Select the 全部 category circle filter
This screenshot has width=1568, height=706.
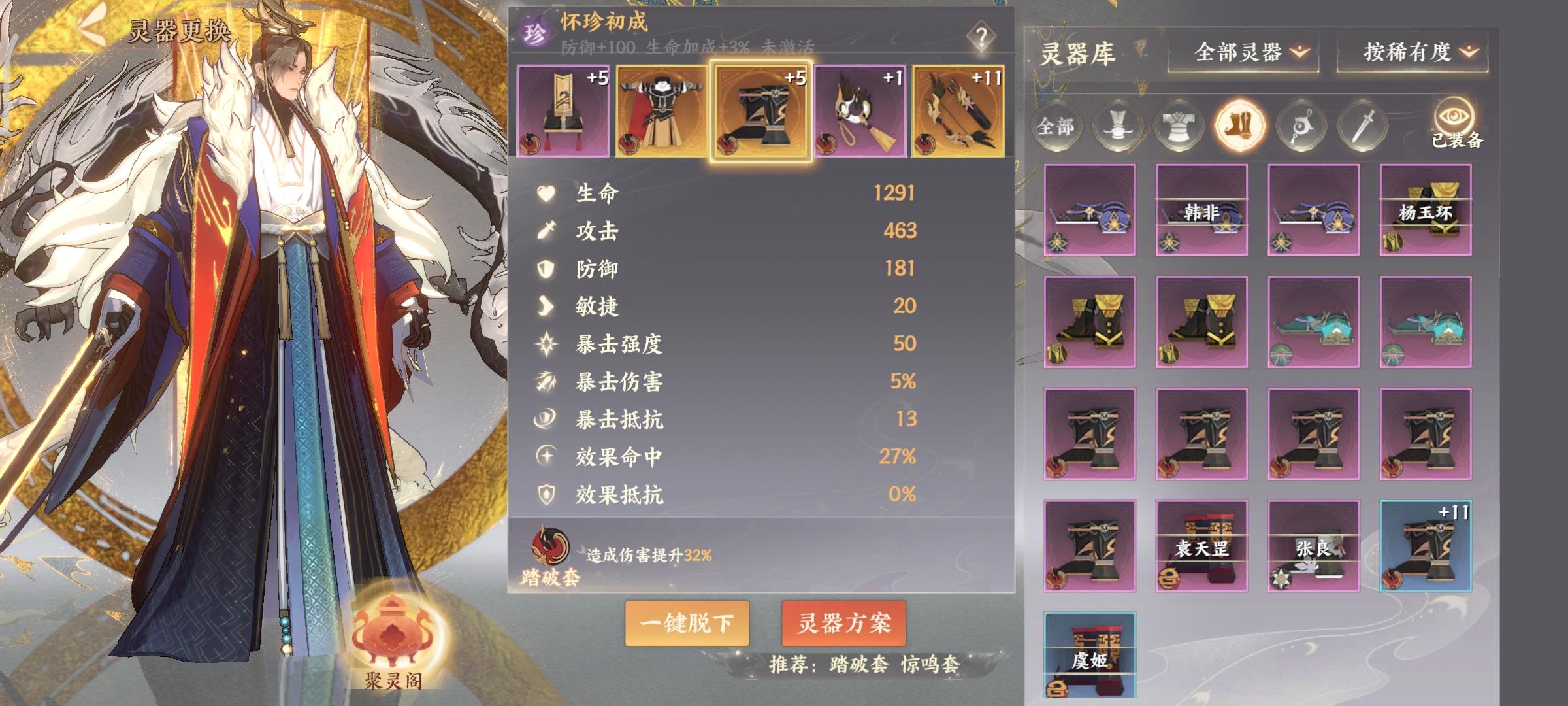1058,126
